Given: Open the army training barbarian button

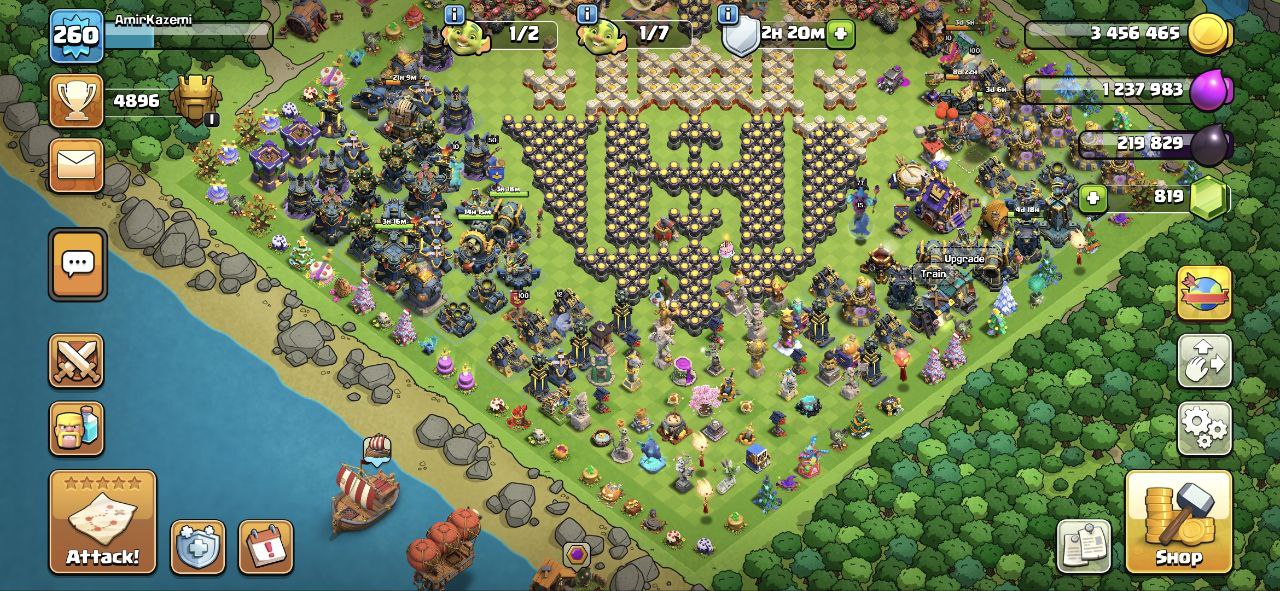Looking at the screenshot, I should [76, 428].
